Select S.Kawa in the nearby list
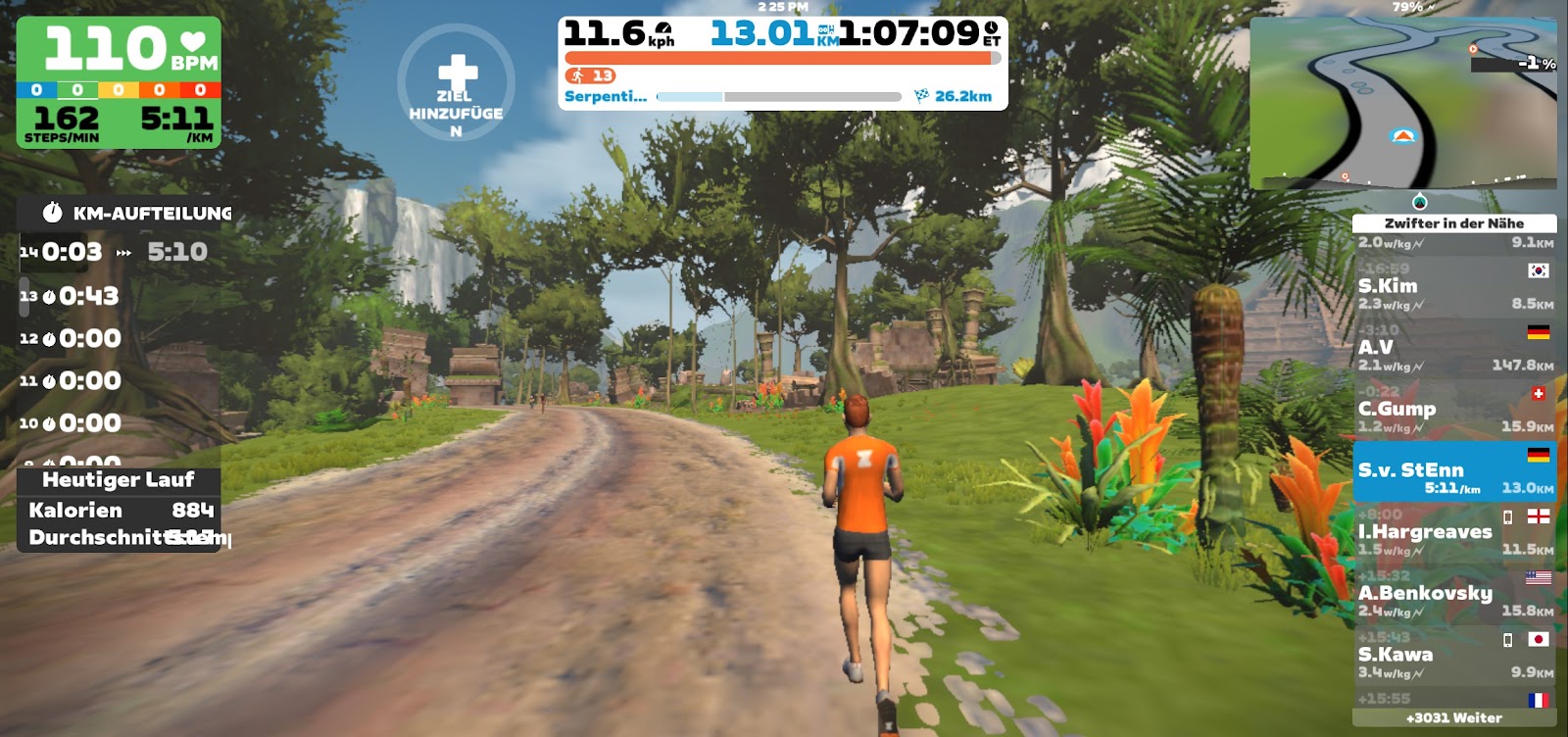This screenshot has width=1568, height=737. [1453, 655]
